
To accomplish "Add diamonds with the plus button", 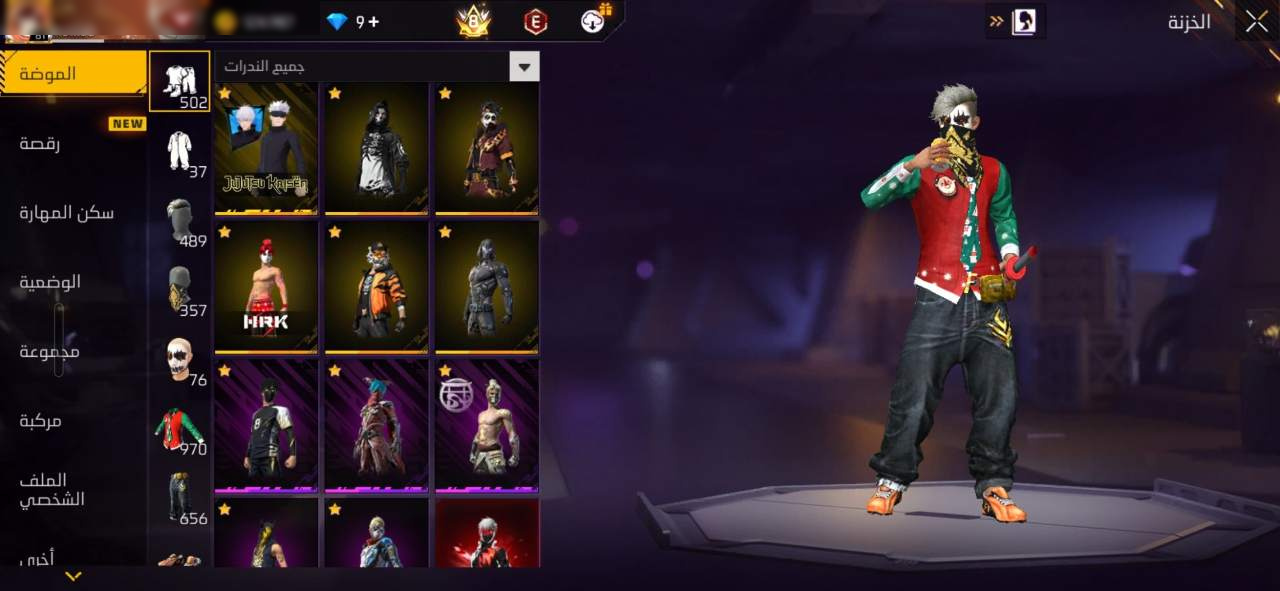I will [x=373, y=21].
